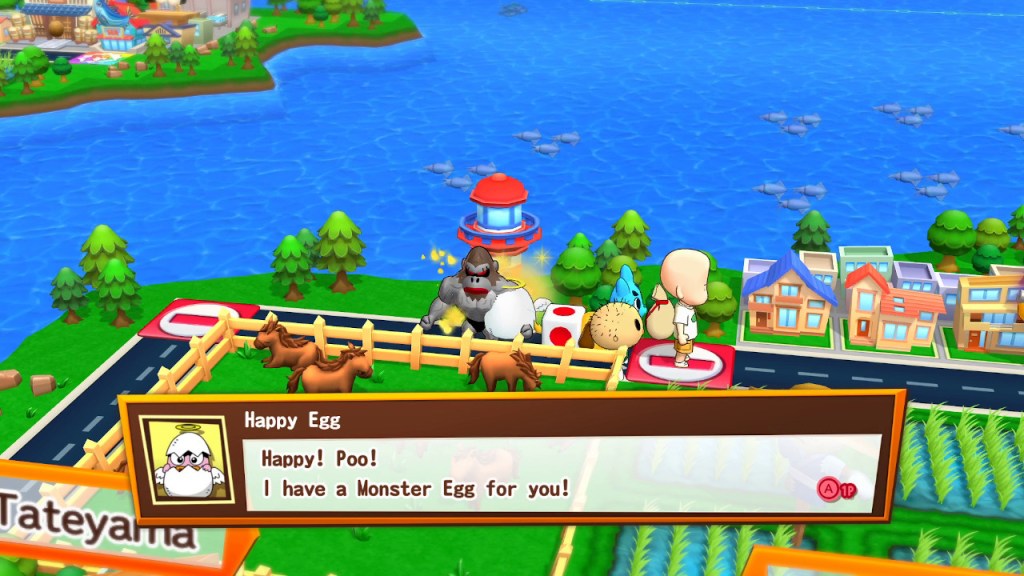Advance the Happy Egg dialogue text box

tap(838, 490)
